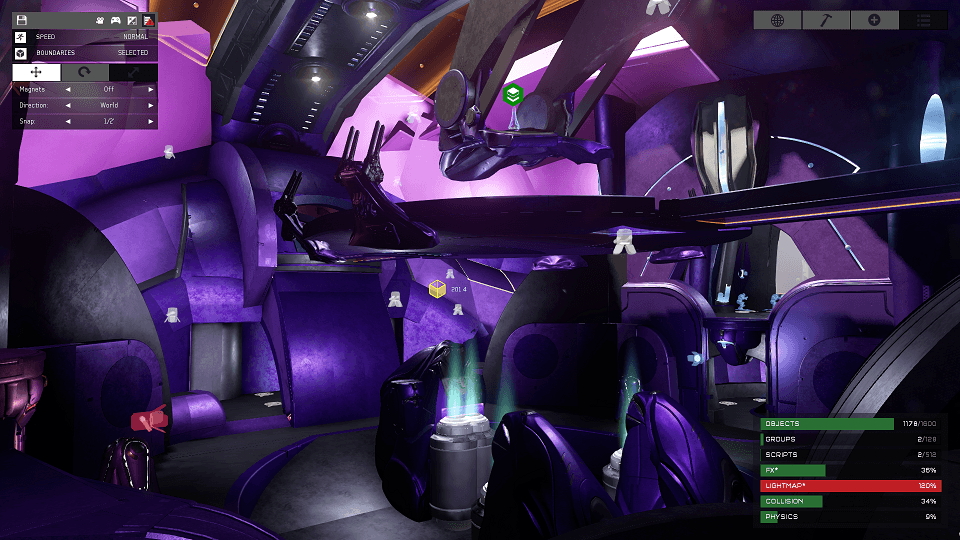
Task: Open the globe map options button
Action: [777, 20]
